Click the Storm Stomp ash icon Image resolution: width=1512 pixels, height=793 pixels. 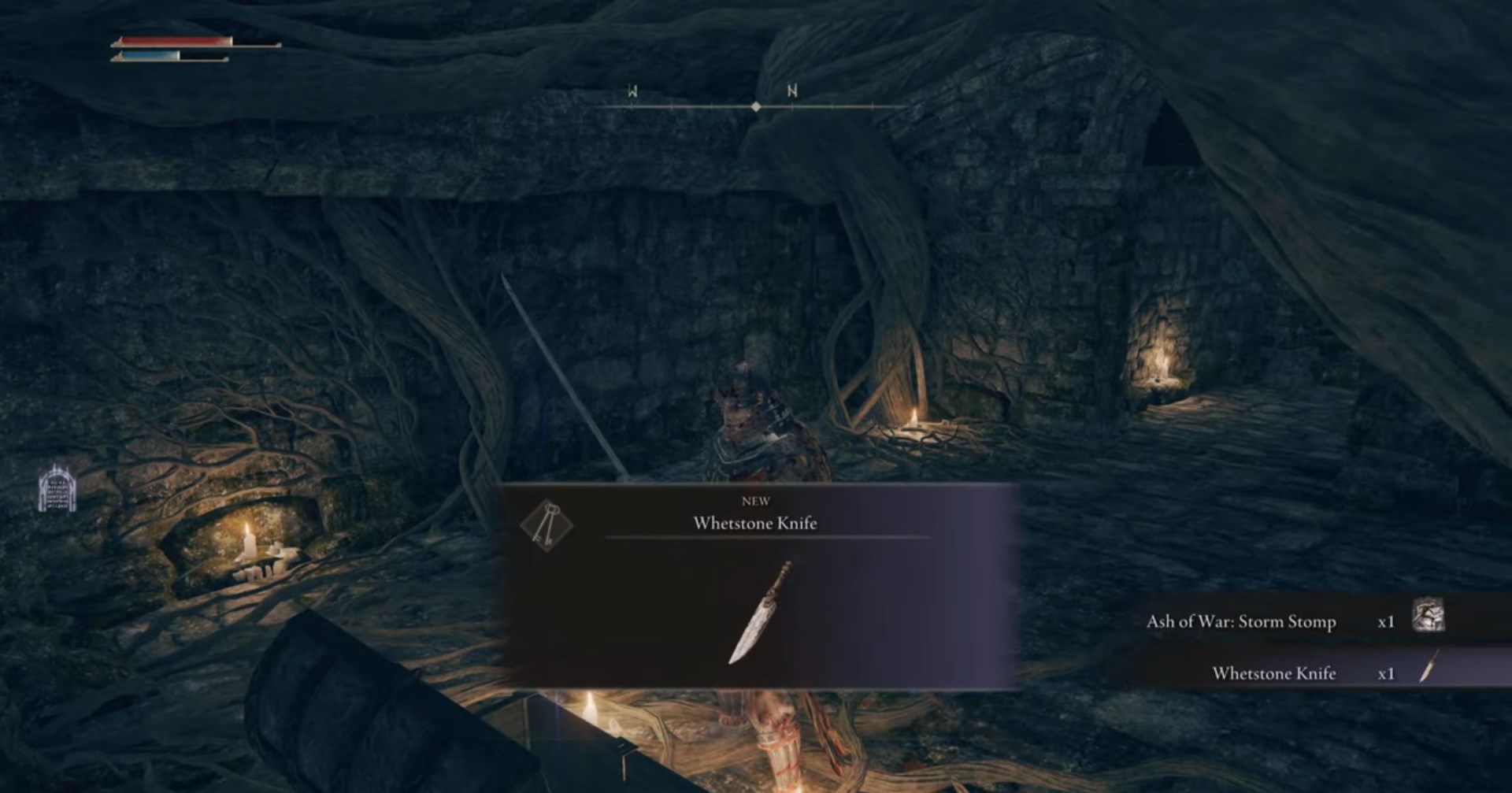click(1428, 615)
